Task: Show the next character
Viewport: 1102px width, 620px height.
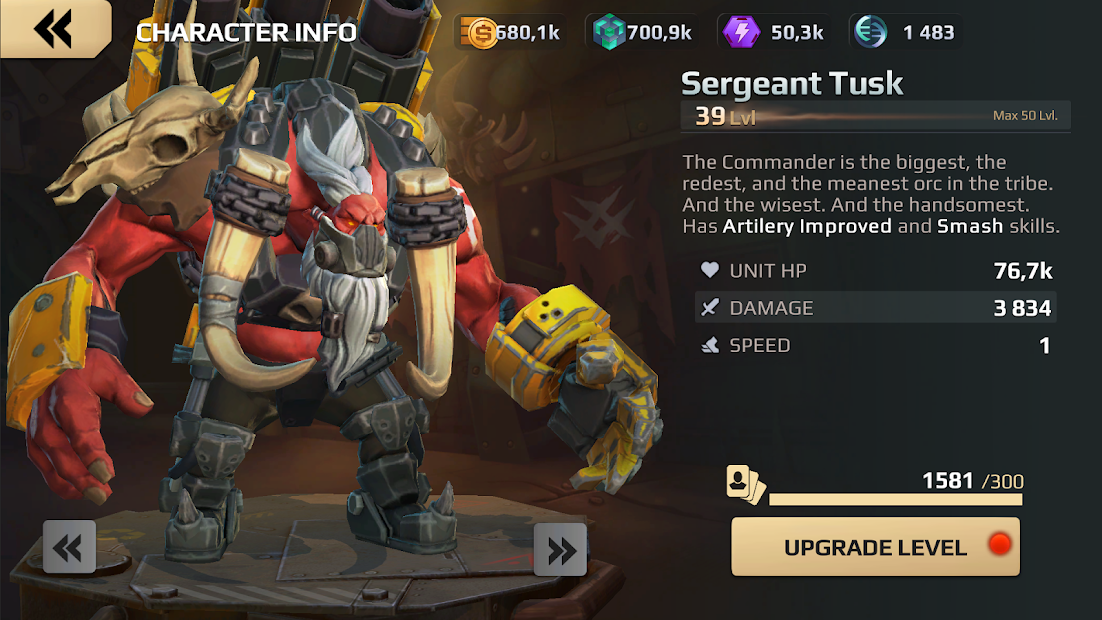Action: pos(560,549)
